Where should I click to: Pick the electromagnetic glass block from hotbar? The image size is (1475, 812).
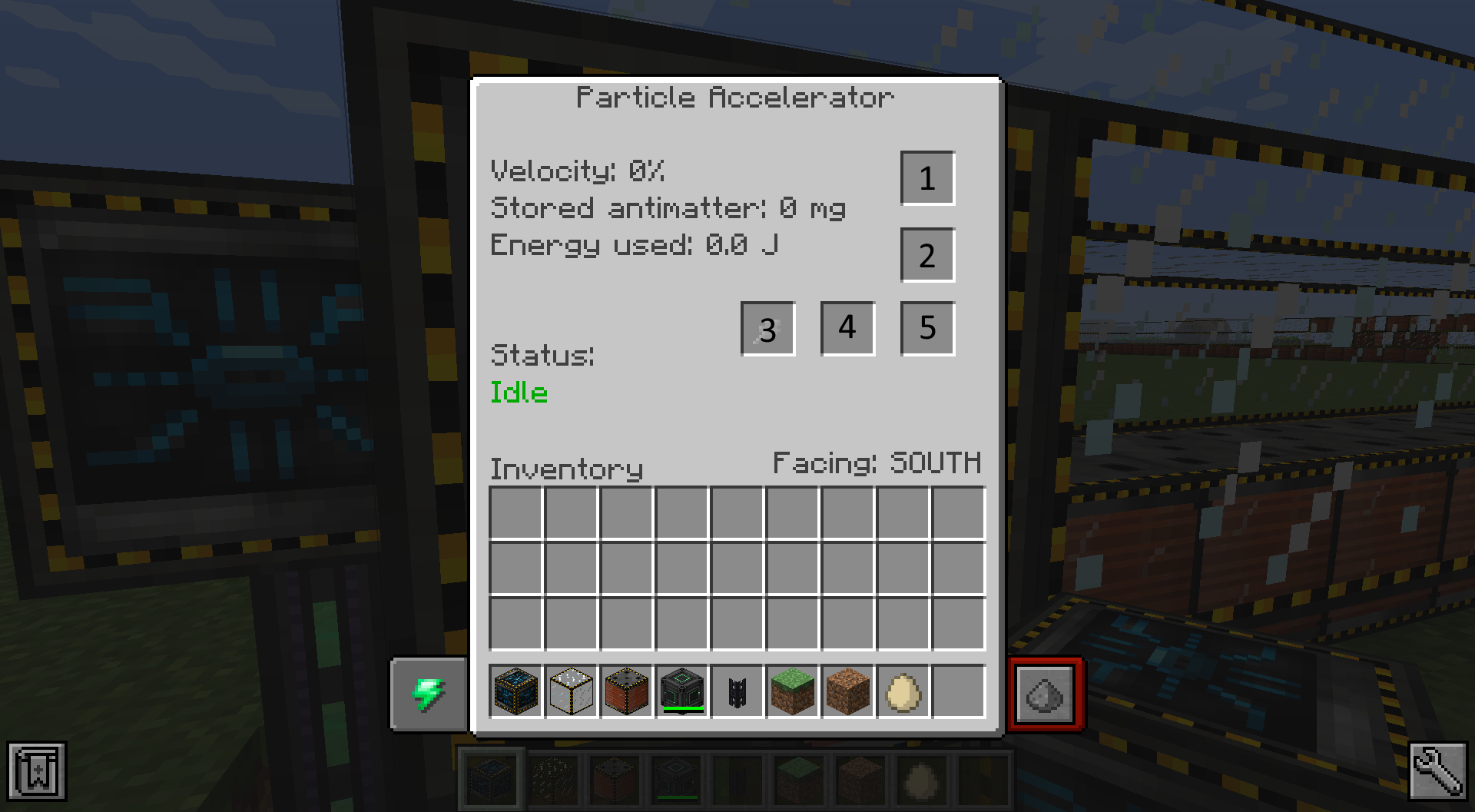pos(571,692)
